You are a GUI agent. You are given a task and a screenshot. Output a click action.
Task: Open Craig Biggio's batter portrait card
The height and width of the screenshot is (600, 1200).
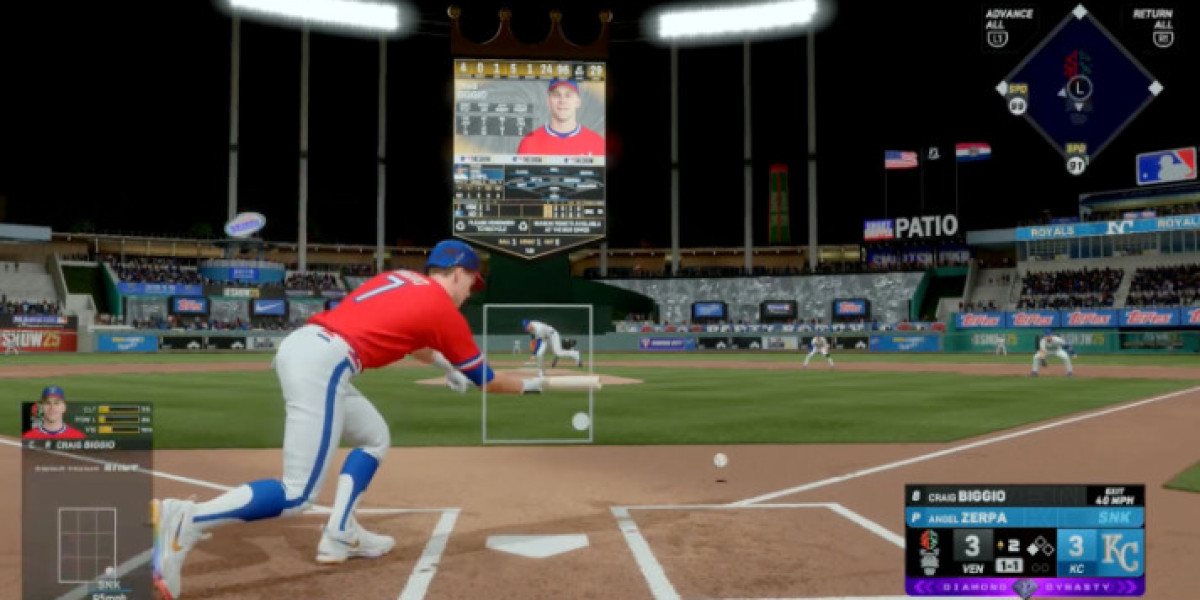pos(52,413)
